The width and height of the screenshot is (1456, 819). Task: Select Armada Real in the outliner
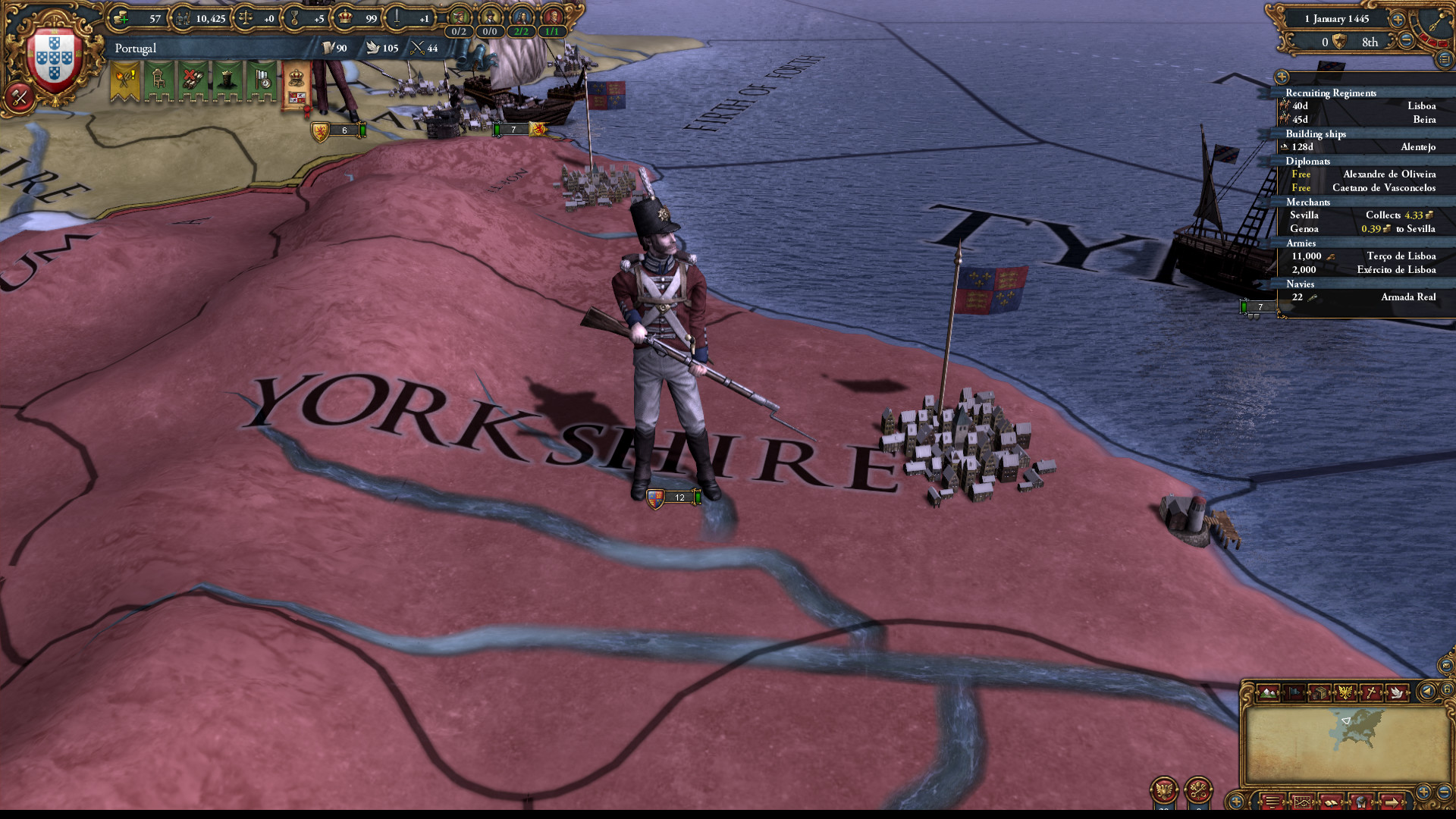[x=1399, y=297]
